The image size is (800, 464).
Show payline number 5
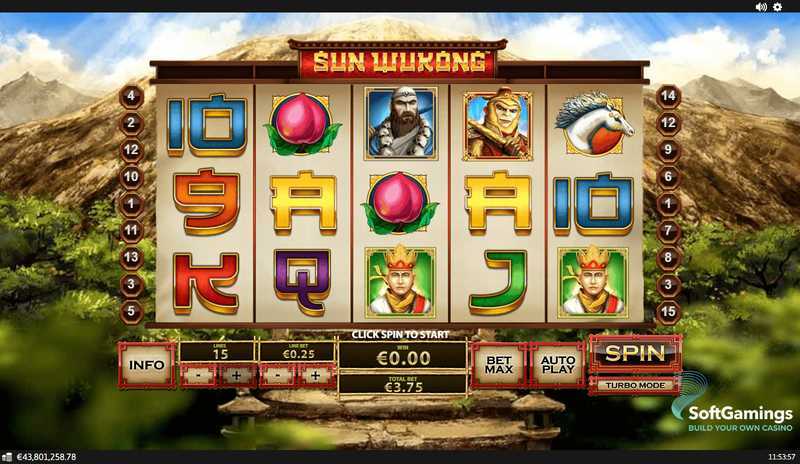[131, 311]
